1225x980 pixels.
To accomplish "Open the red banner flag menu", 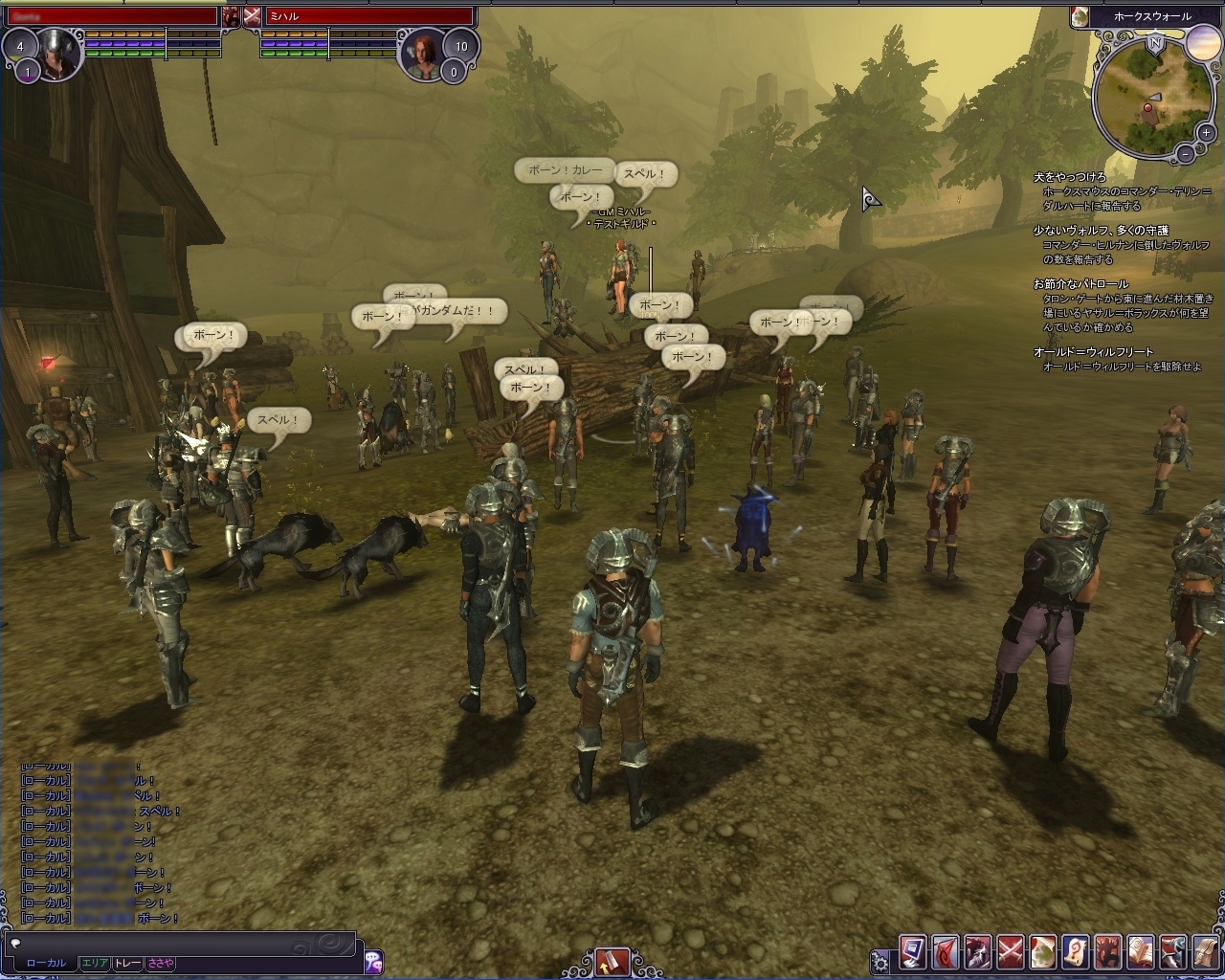I will 945,953.
